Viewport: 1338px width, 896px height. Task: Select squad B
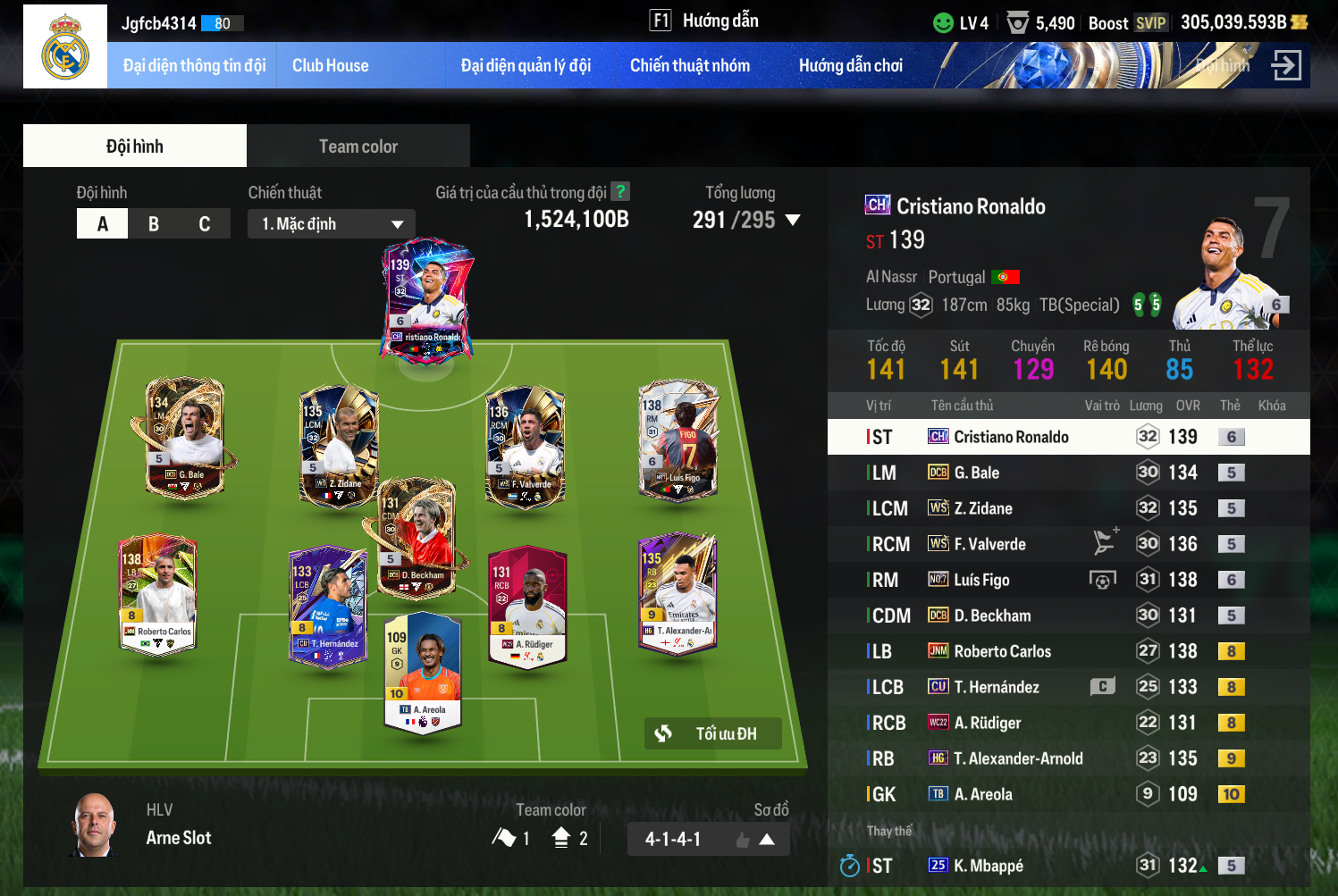(x=154, y=223)
